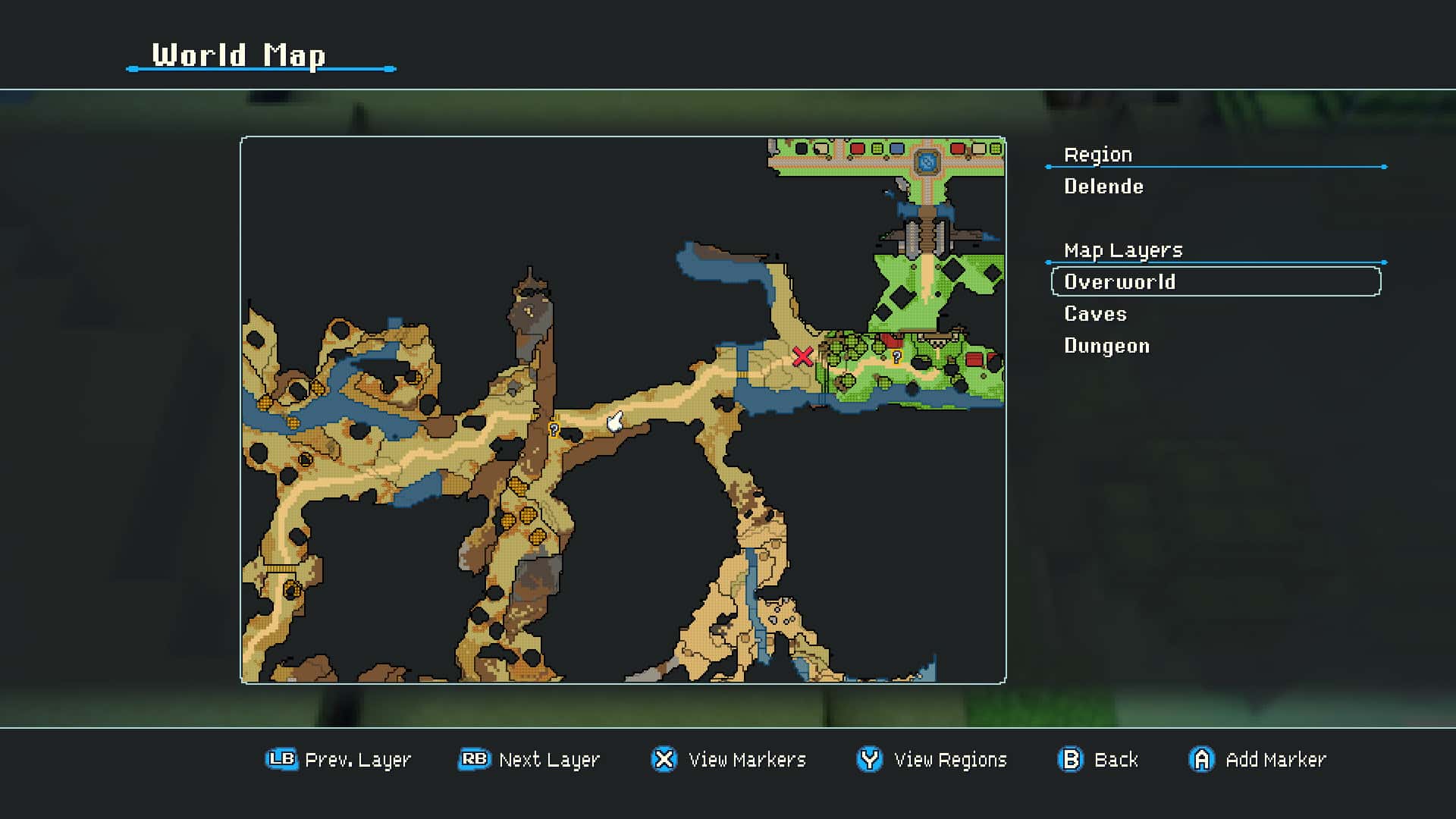This screenshot has height=819, width=1456.
Task: Click the blue fountain icon in the town plaza
Action: click(927, 160)
